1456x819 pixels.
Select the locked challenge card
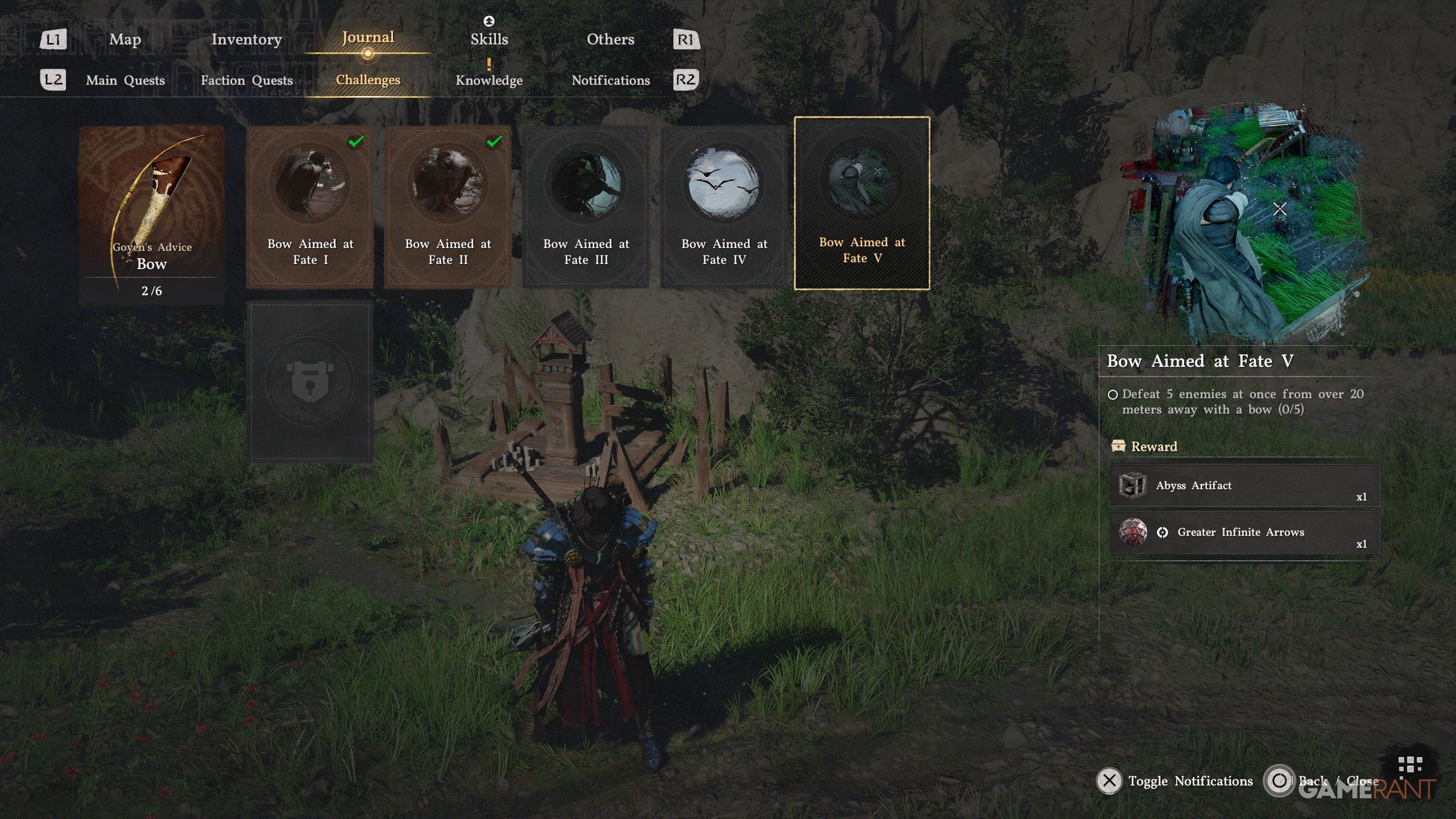pyautogui.click(x=310, y=381)
